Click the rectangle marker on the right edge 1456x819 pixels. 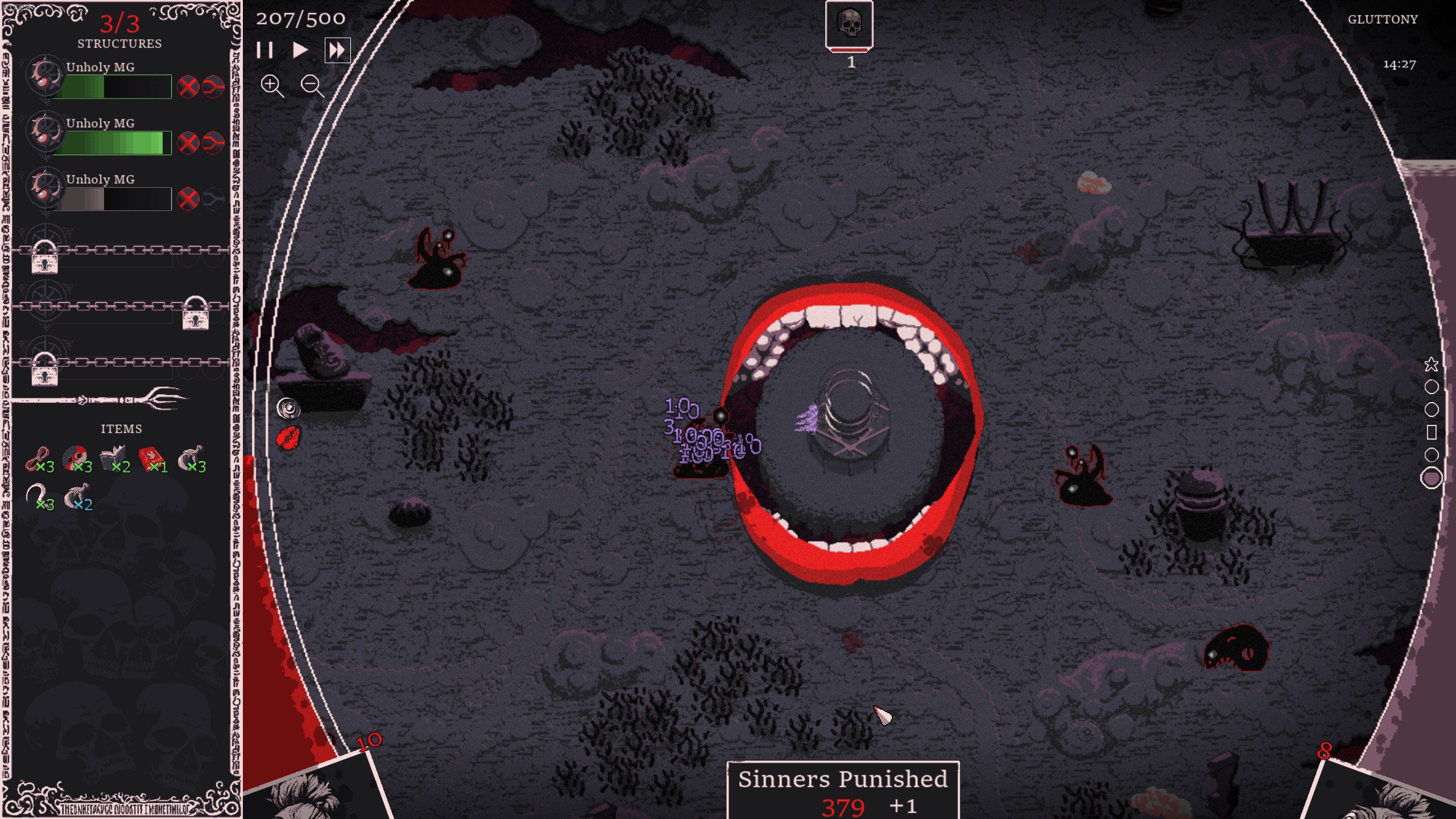click(x=1432, y=433)
